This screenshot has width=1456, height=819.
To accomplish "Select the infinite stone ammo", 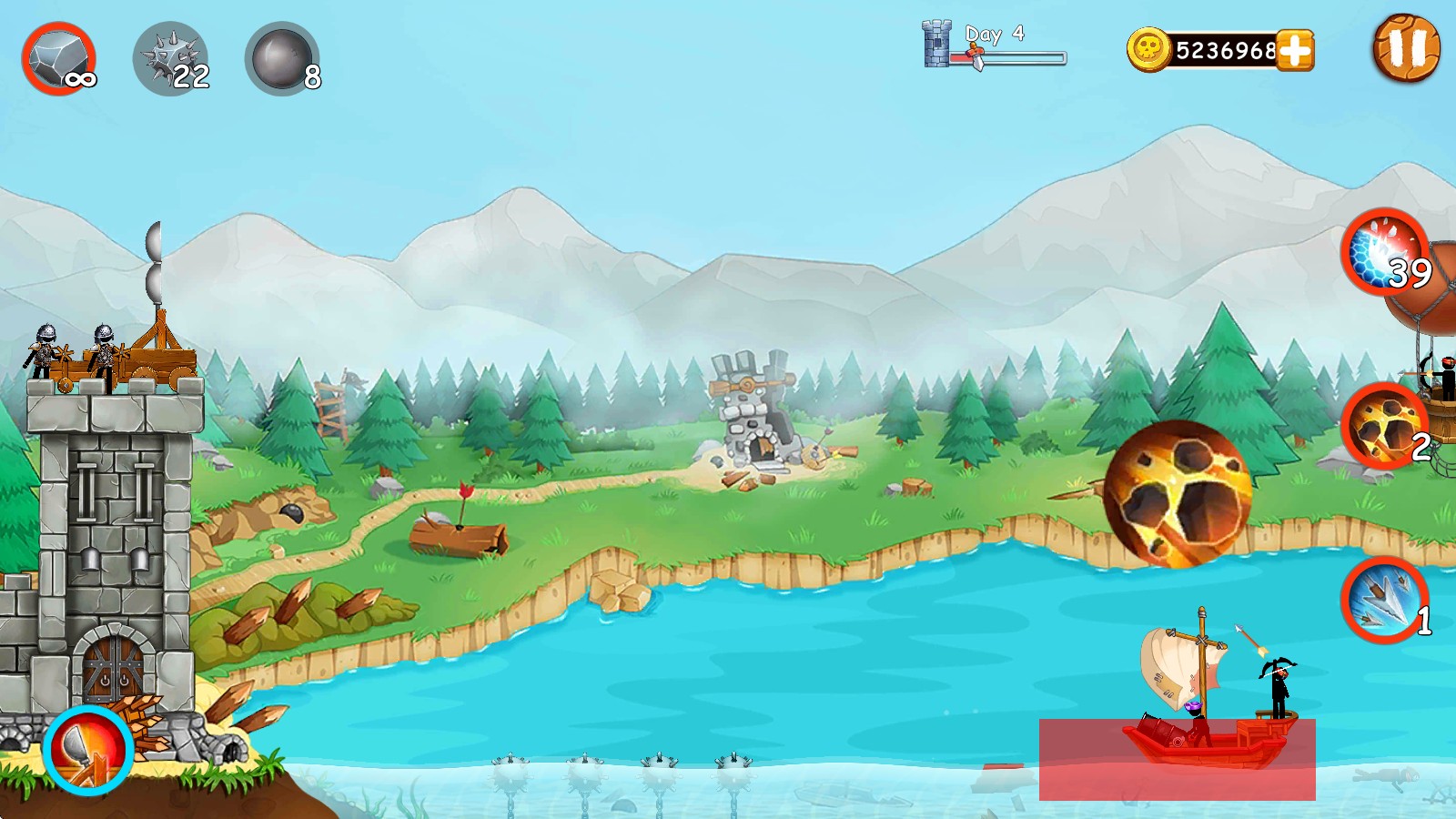I will click(59, 59).
